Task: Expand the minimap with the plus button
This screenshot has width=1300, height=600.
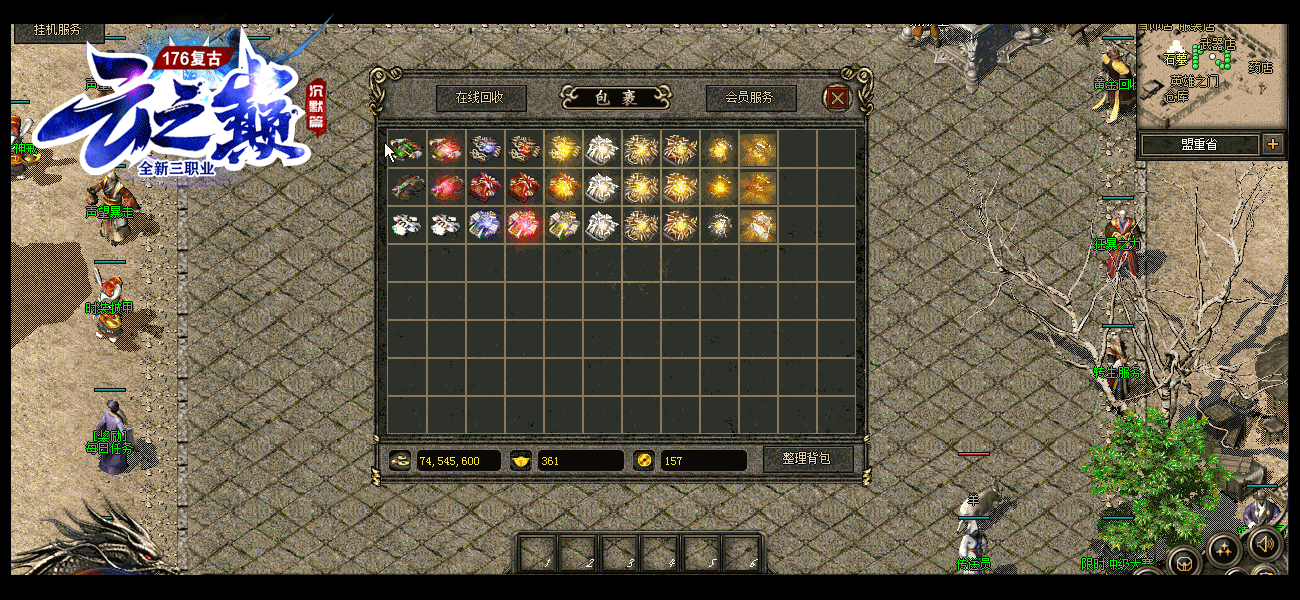Action: coord(1273,144)
